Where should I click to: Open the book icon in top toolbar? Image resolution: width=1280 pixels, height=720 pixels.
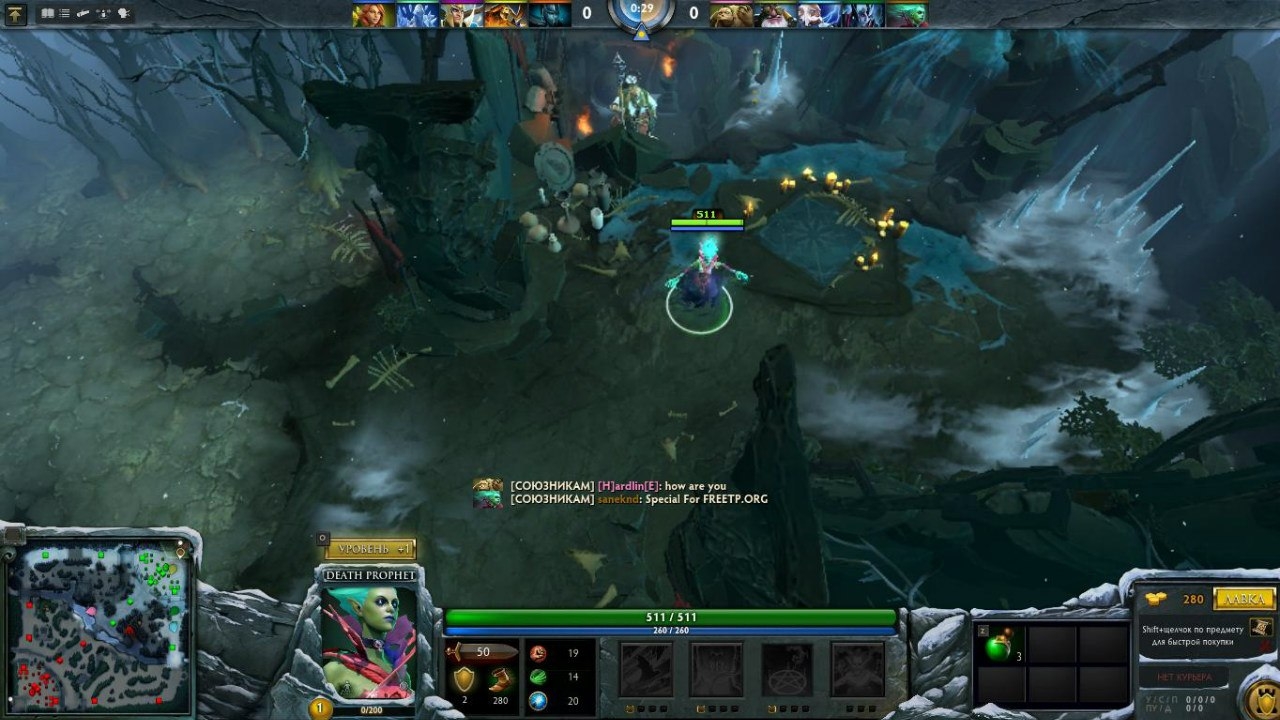(48, 14)
